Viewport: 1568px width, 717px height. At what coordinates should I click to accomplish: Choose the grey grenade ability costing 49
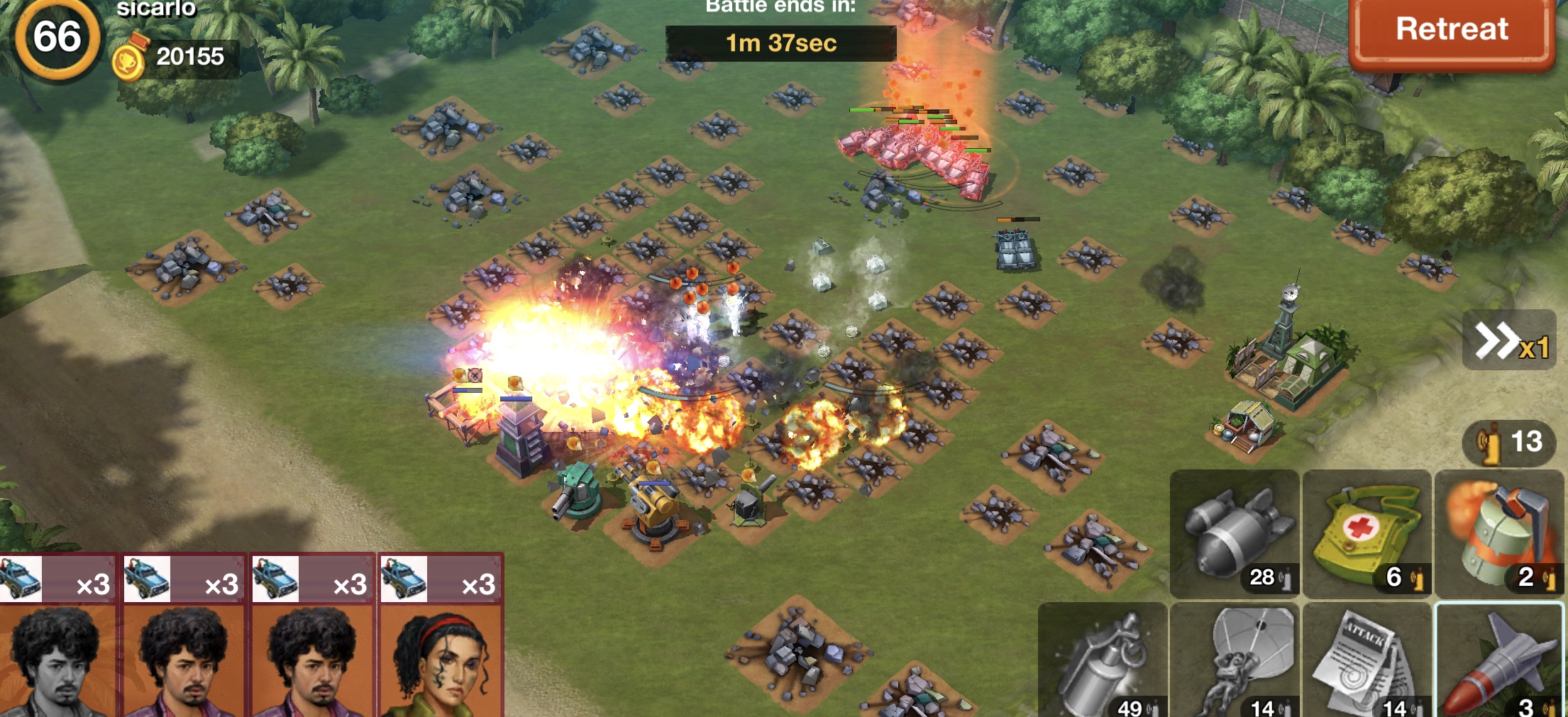pos(1103,661)
